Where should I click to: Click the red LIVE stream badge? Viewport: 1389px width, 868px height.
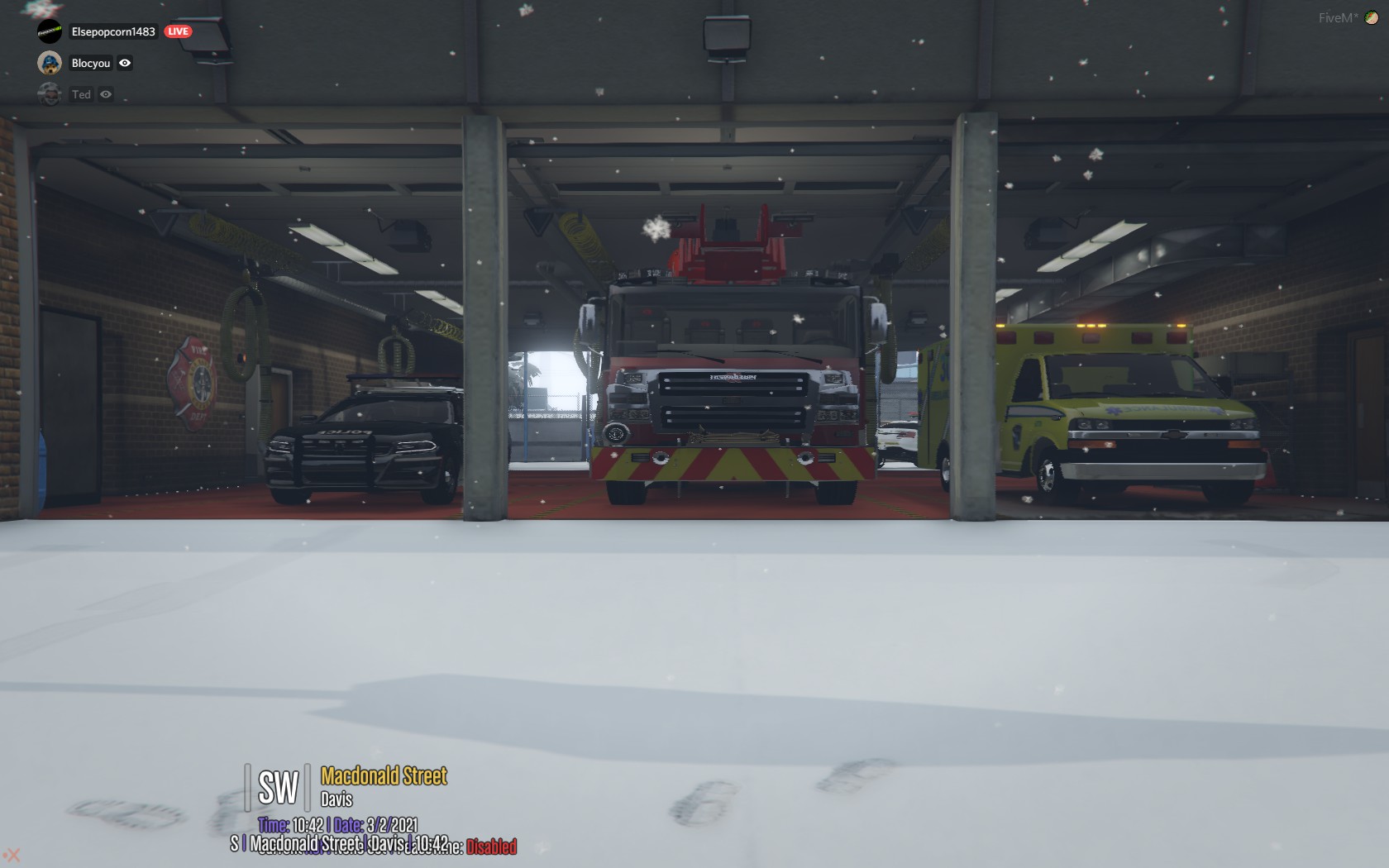pyautogui.click(x=178, y=31)
